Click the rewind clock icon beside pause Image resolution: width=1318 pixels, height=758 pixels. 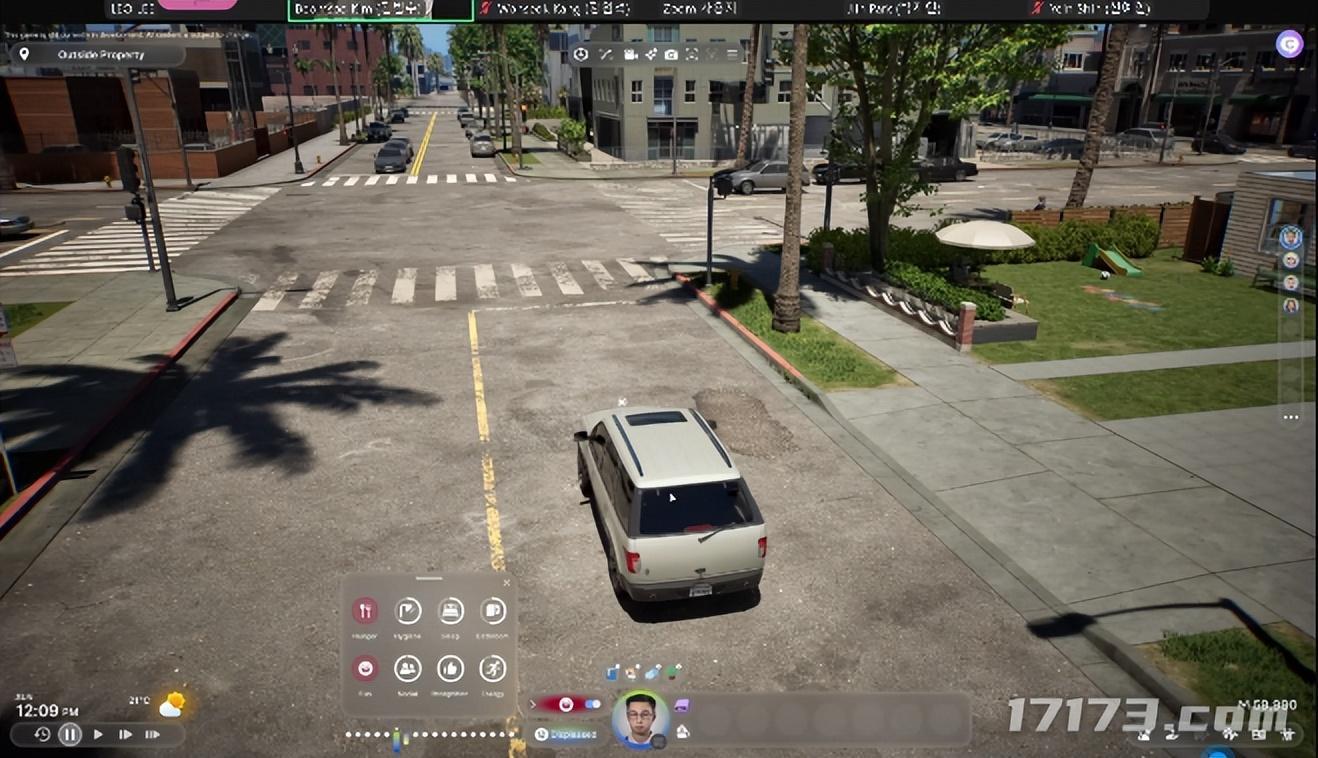point(42,734)
